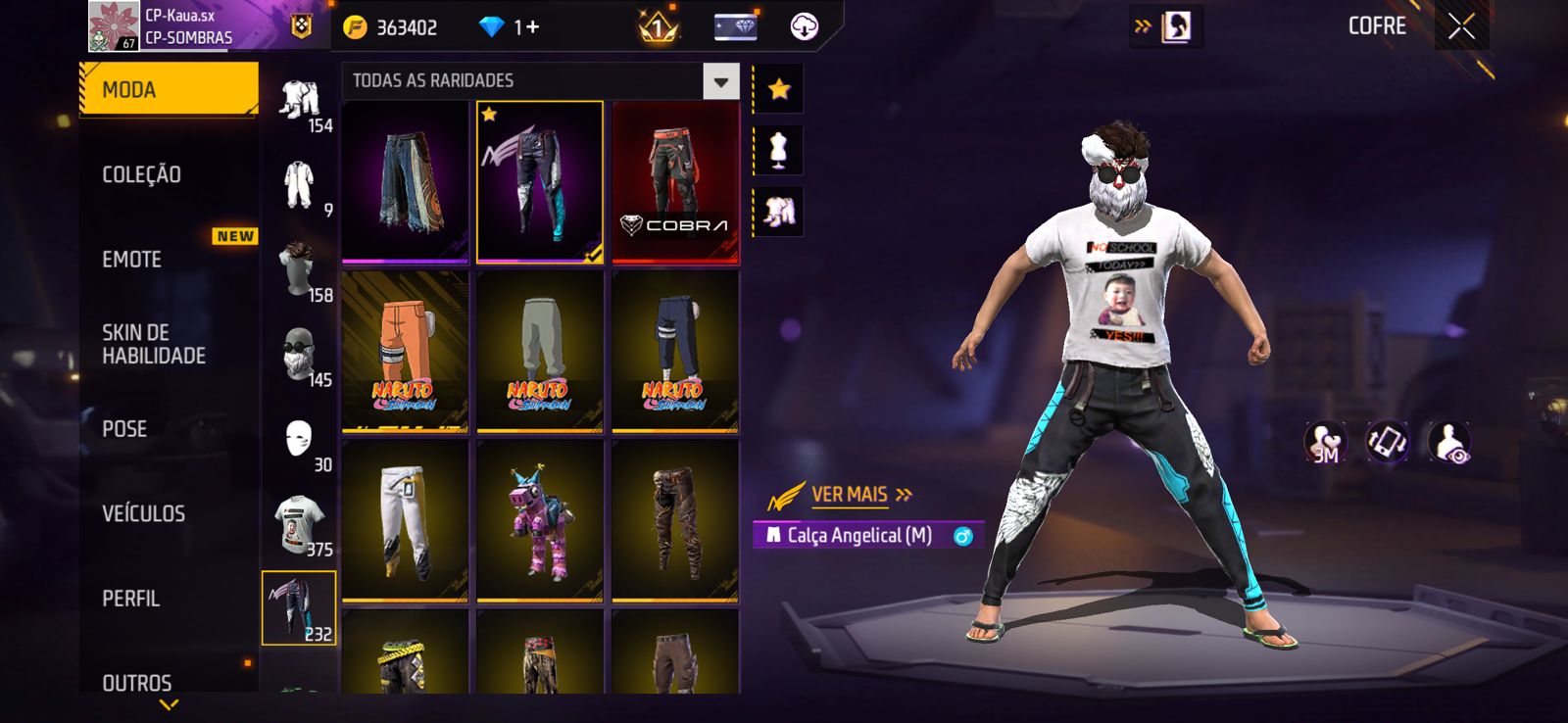Viewport: 1568px width, 723px height.
Task: Open the Todas as Raridades dropdown
Action: (720, 81)
